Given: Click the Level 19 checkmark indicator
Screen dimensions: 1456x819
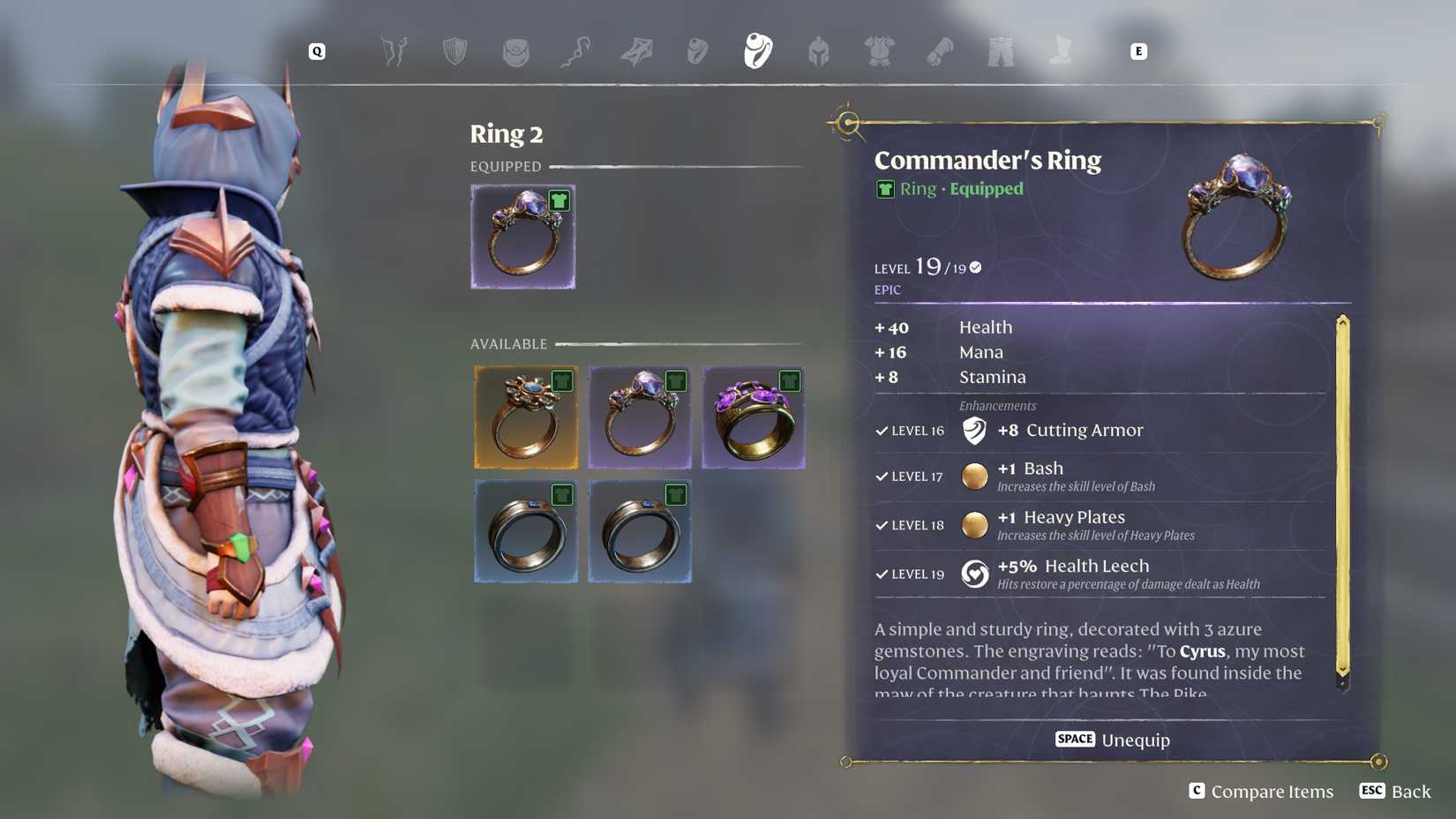Looking at the screenshot, I should coord(974,267).
